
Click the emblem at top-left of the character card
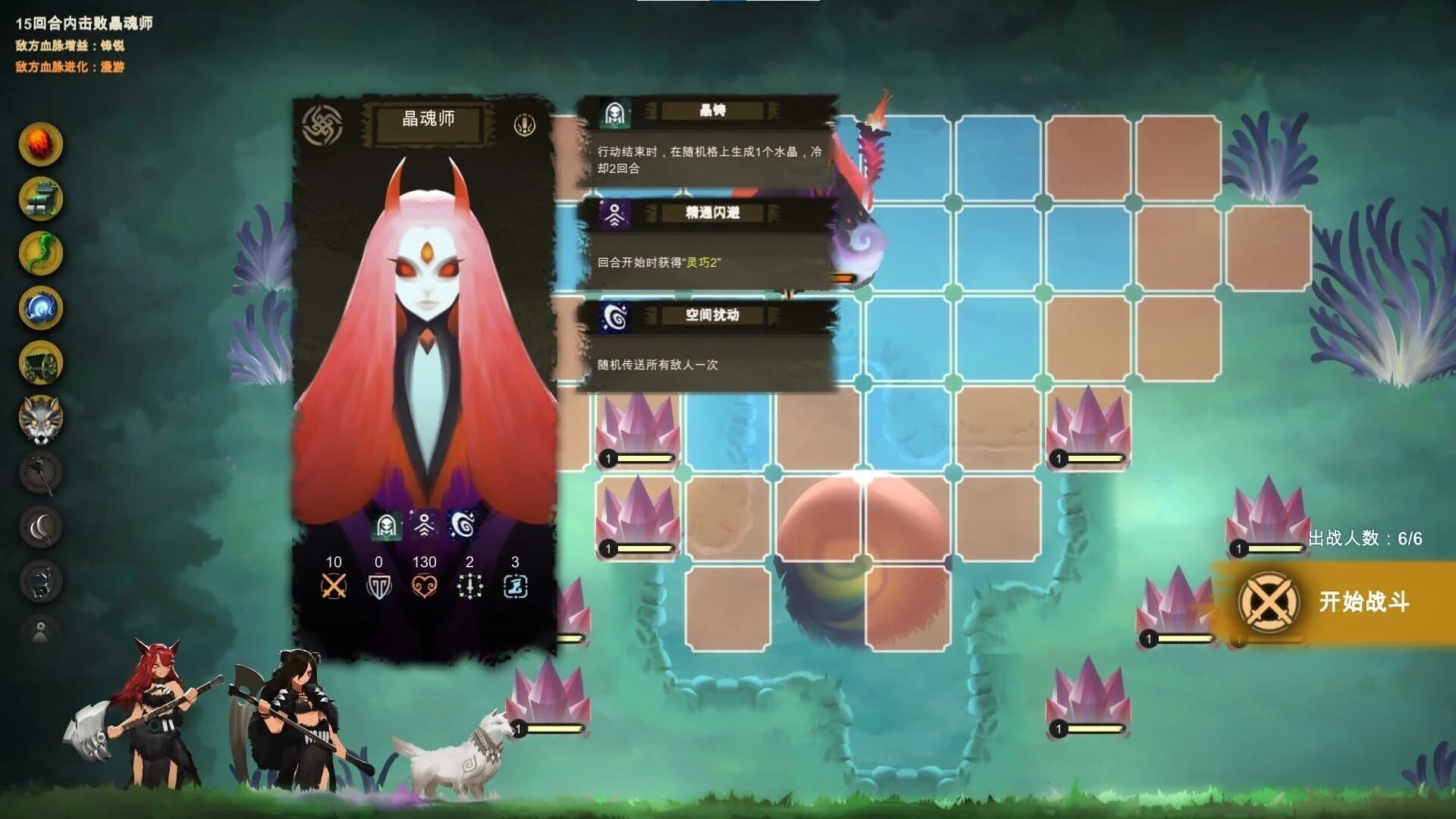(322, 124)
